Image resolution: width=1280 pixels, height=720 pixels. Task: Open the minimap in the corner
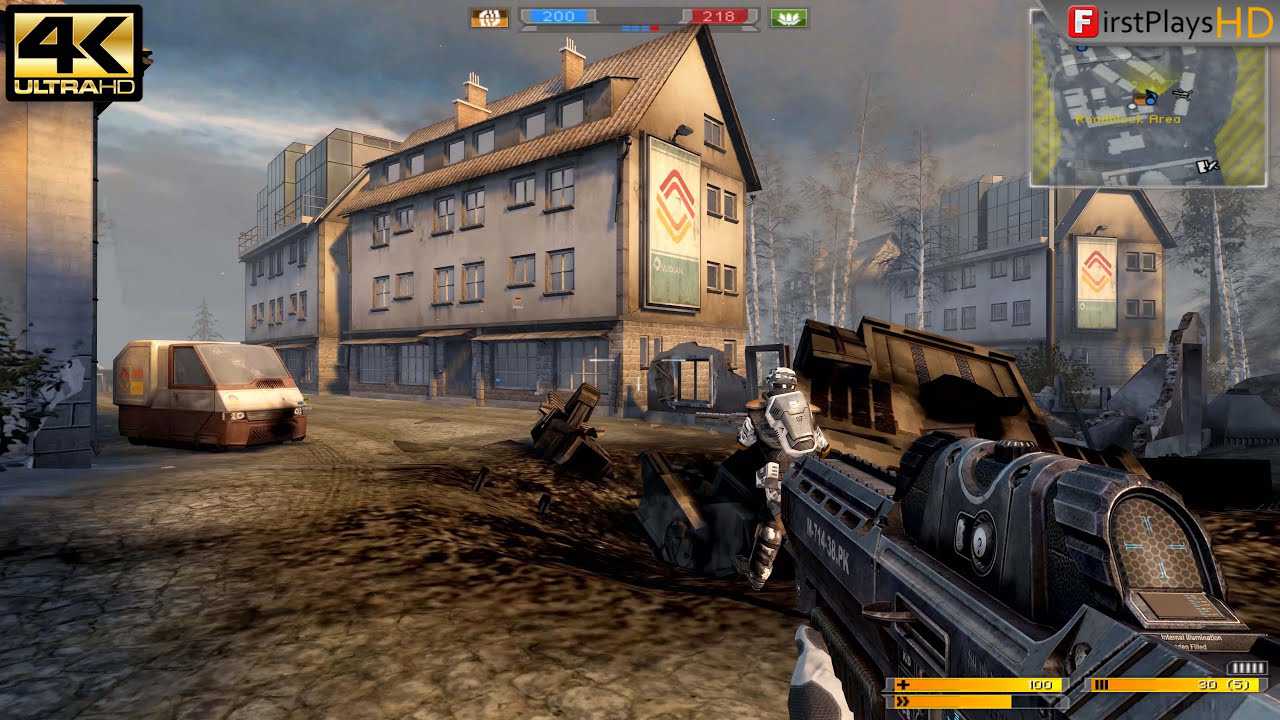click(1150, 112)
